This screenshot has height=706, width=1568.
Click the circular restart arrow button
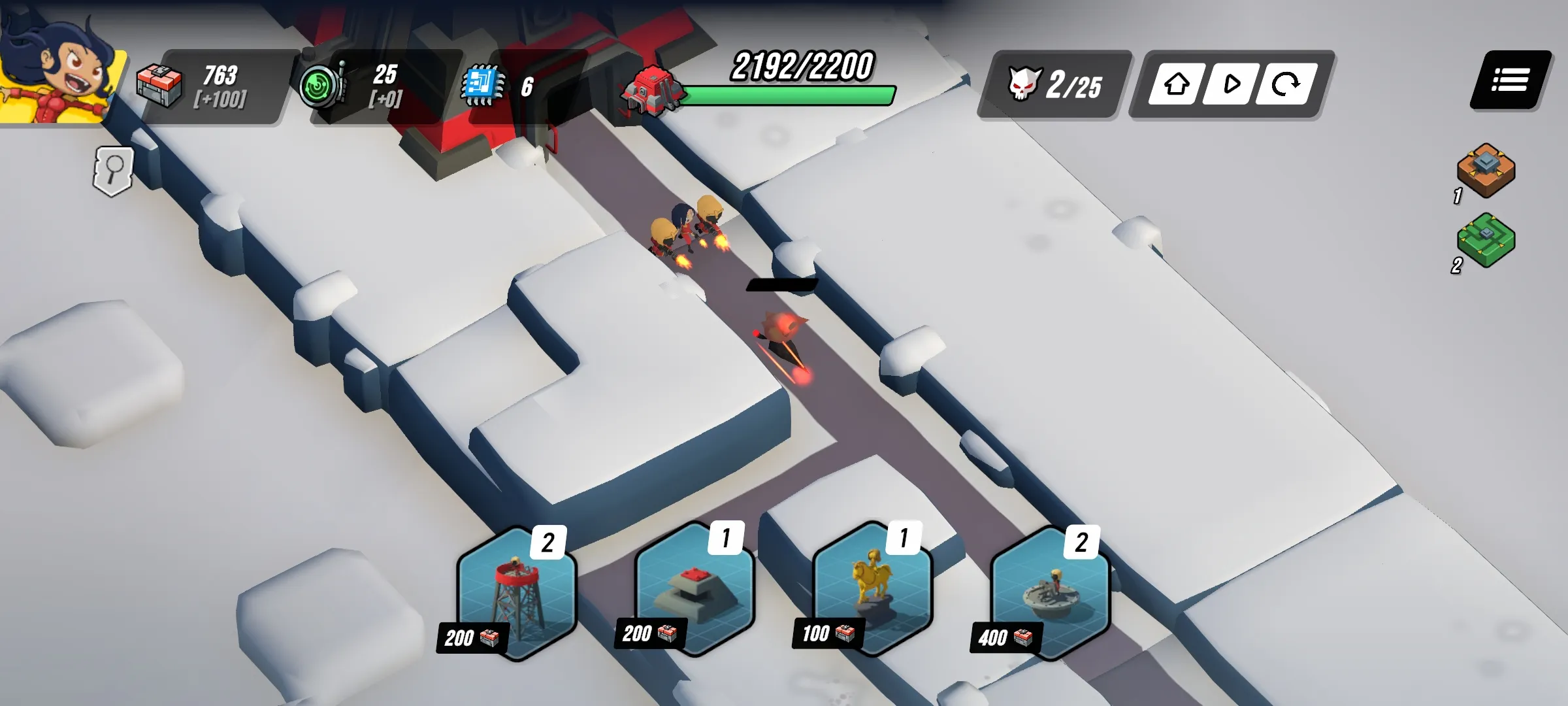pyautogui.click(x=1285, y=84)
